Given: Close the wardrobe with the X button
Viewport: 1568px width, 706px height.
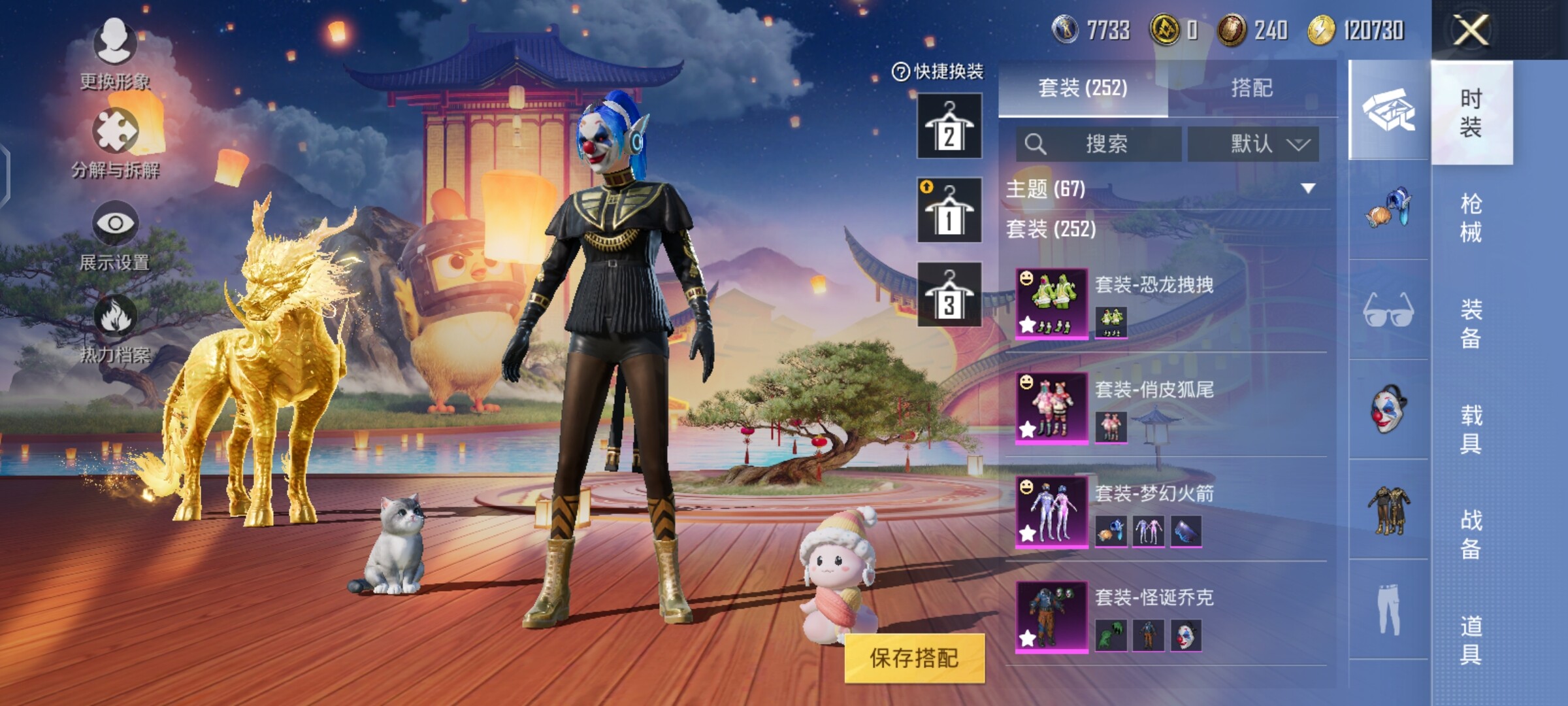Looking at the screenshot, I should point(1470,30).
